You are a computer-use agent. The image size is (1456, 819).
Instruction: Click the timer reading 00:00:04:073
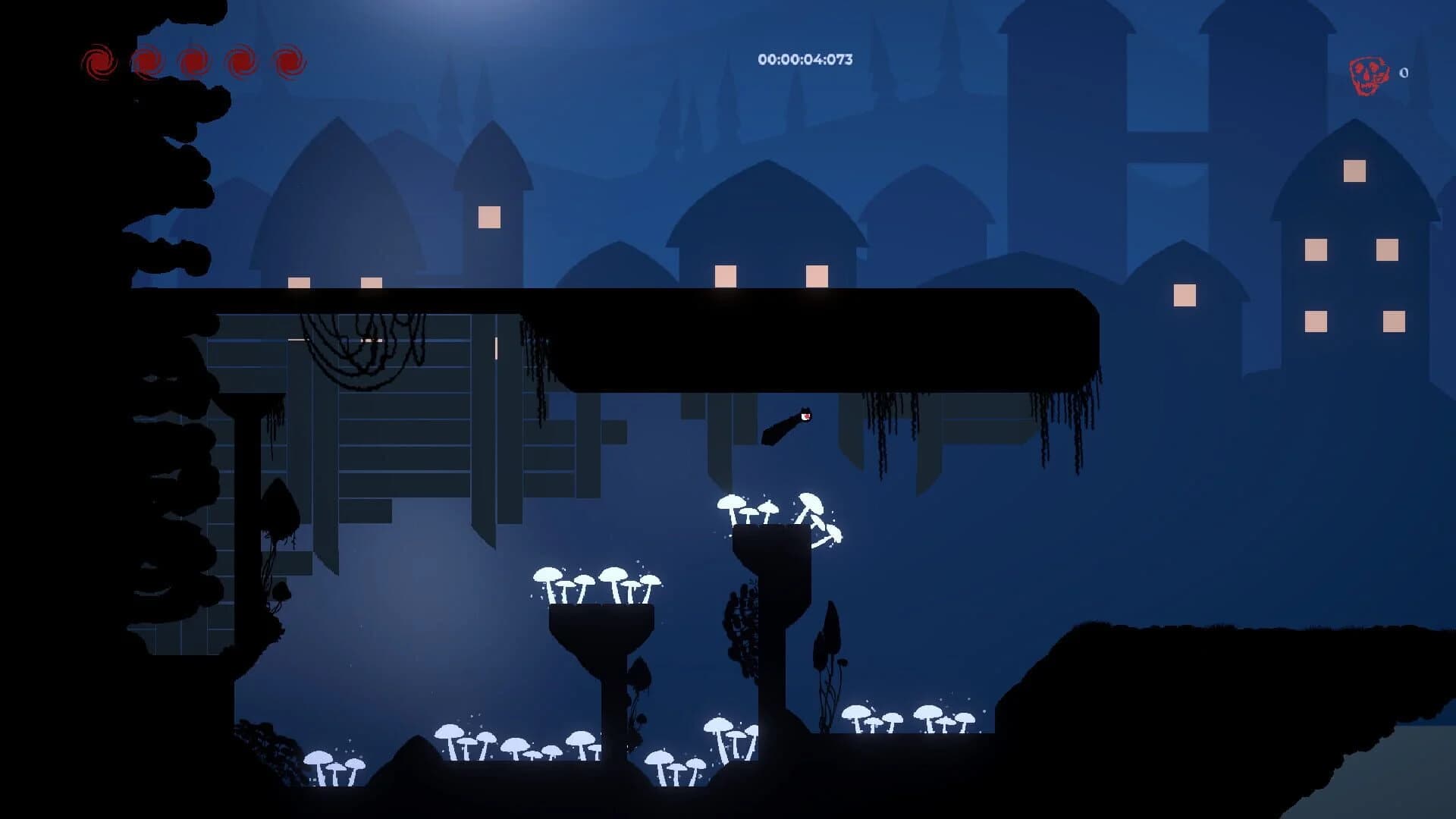tap(806, 60)
